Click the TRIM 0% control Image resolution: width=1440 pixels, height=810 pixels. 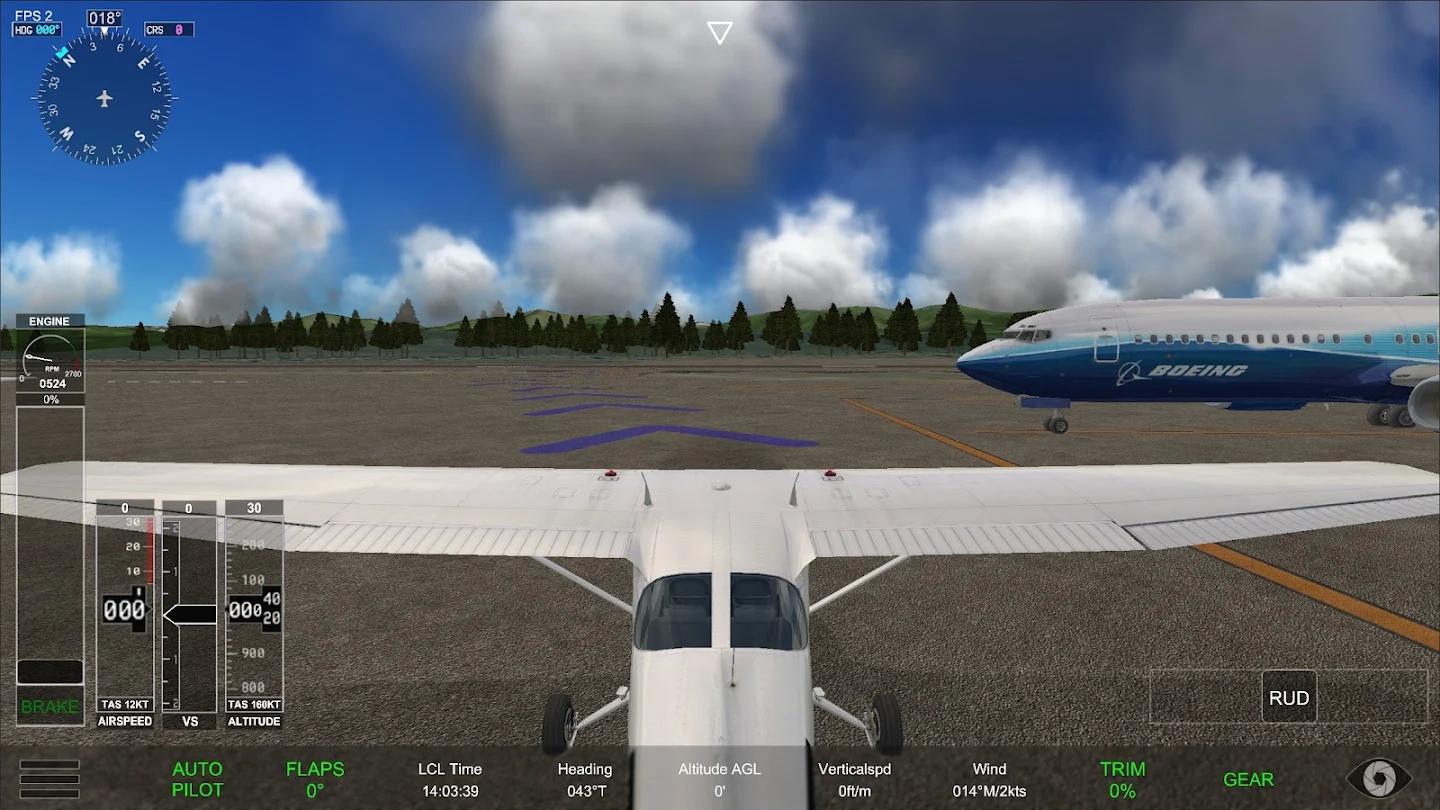tap(1122, 779)
